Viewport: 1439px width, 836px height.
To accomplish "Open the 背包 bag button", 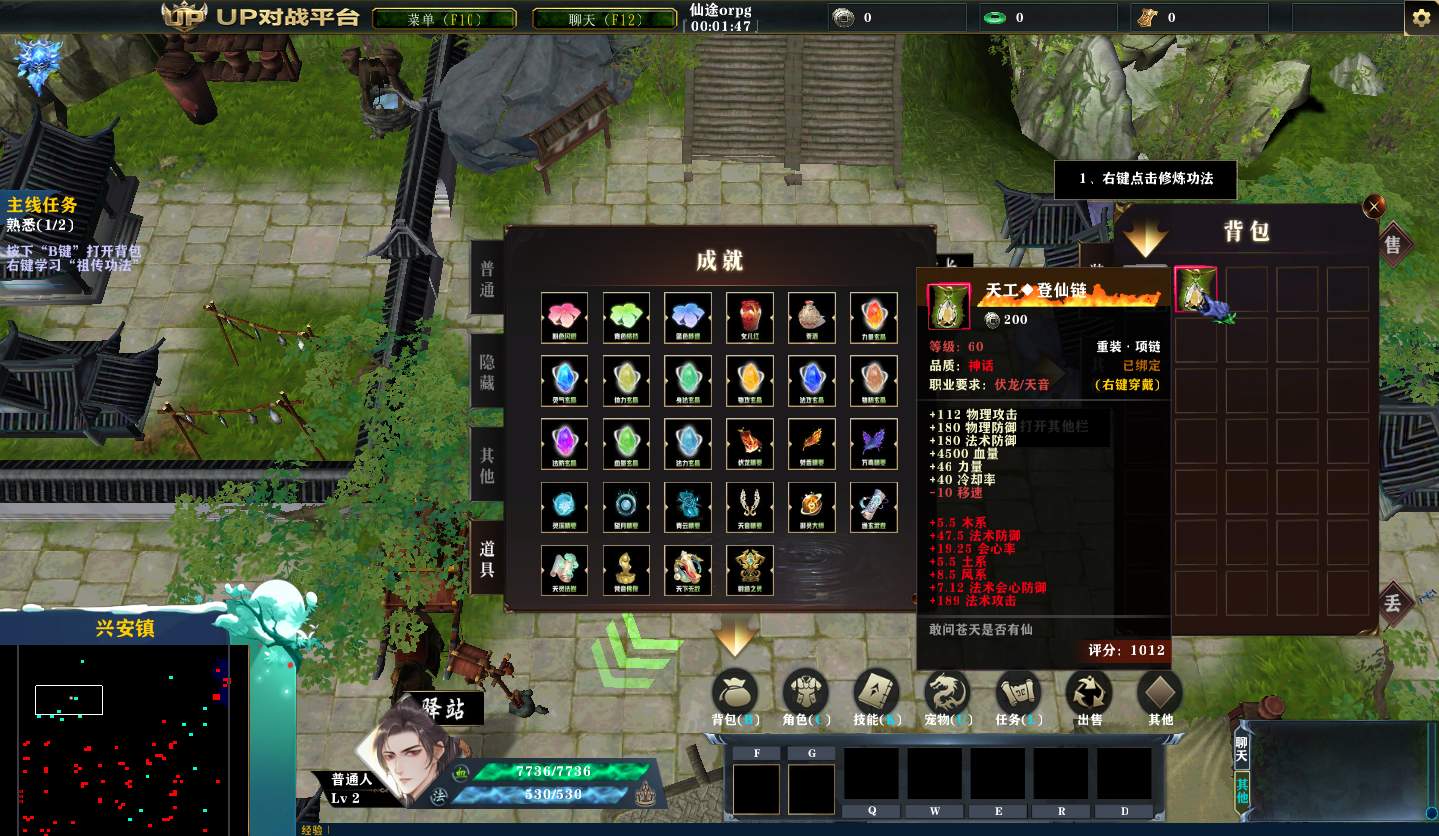I will click(x=736, y=696).
